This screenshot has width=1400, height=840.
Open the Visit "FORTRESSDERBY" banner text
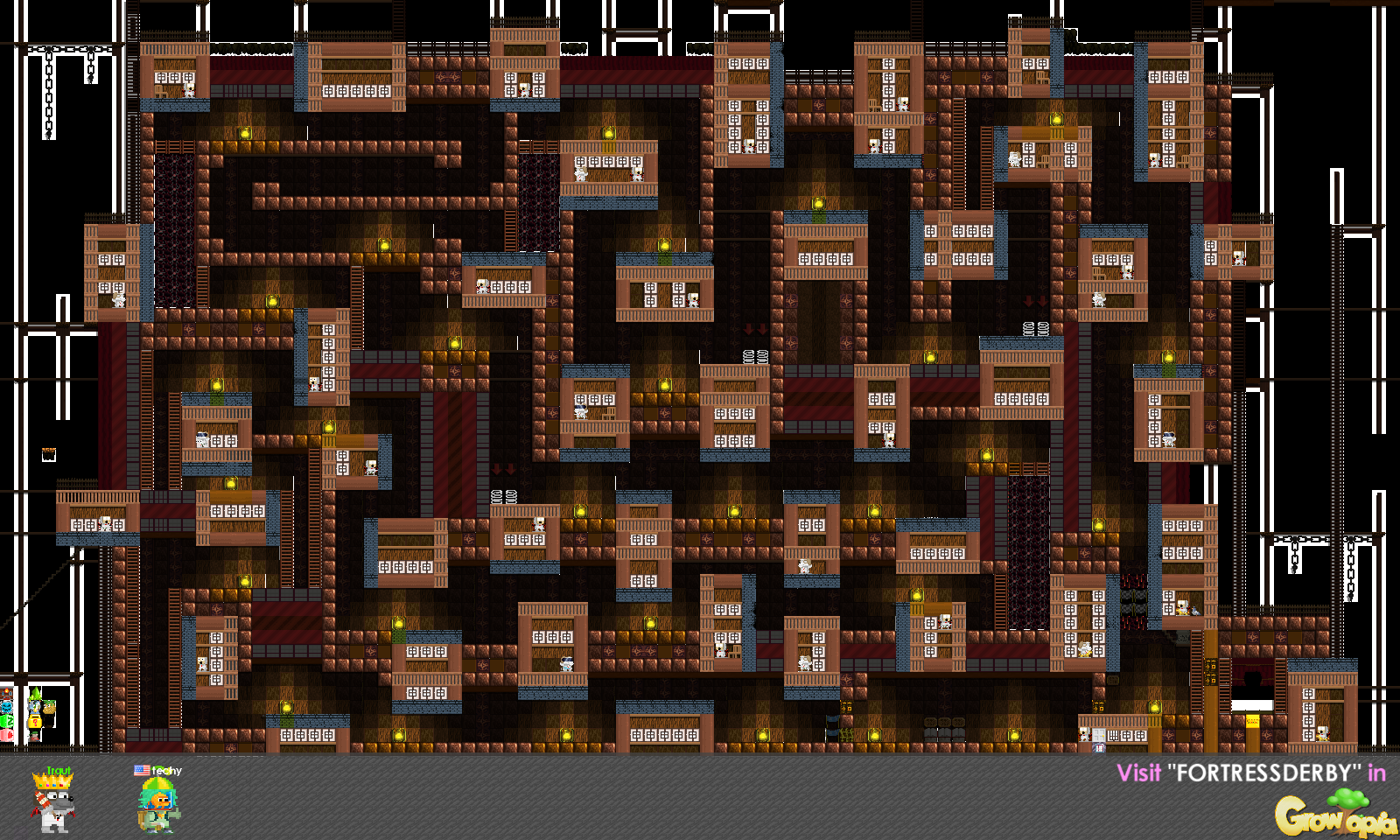click(x=1250, y=773)
